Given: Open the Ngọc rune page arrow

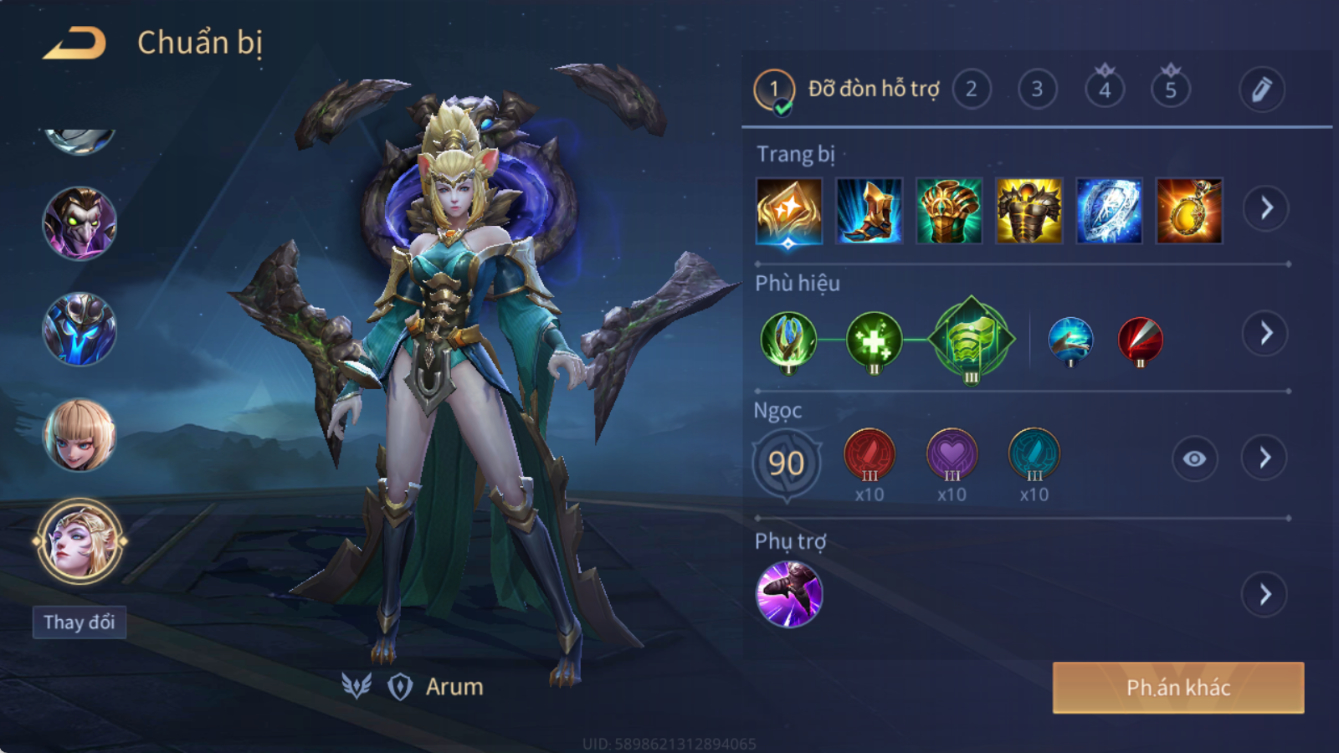Looking at the screenshot, I should 1265,458.
